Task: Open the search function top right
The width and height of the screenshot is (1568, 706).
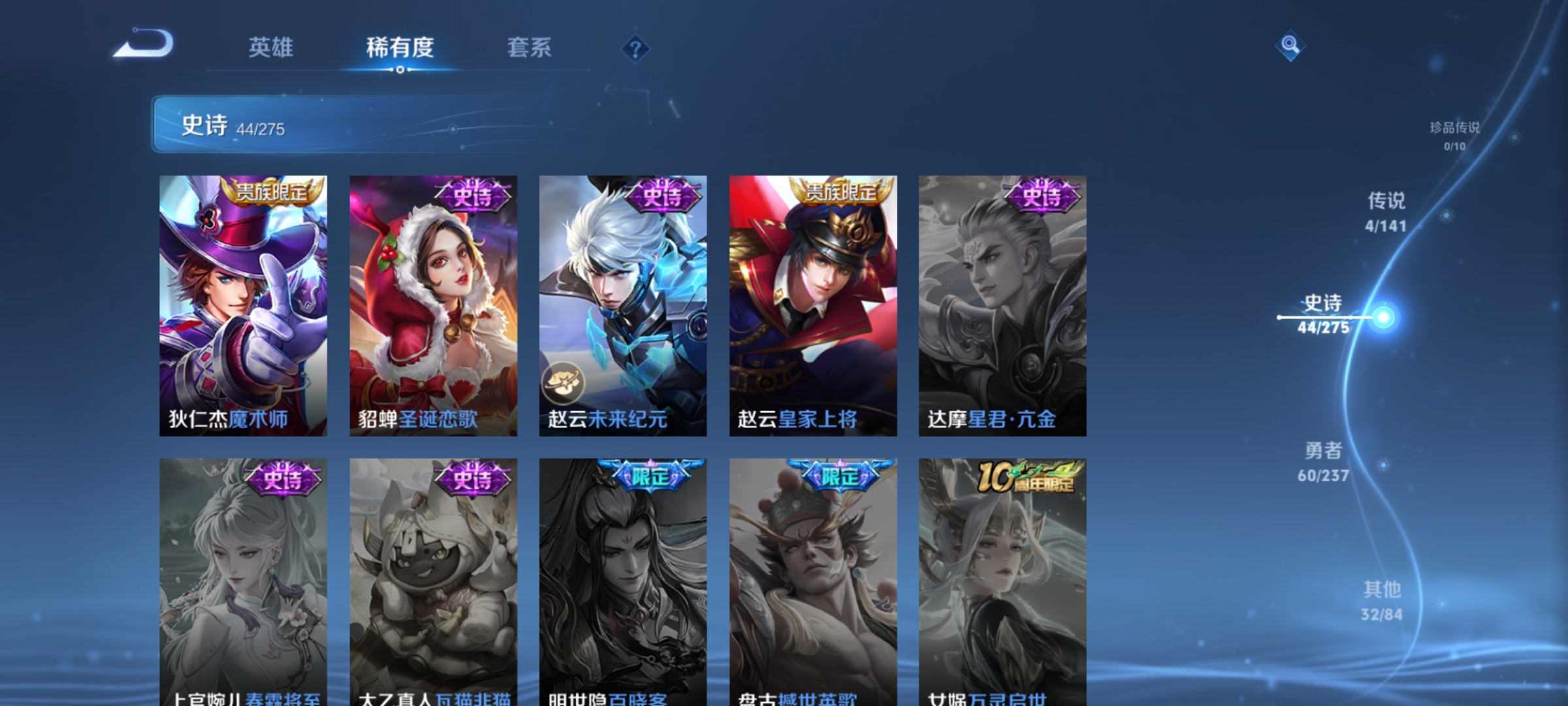Action: coord(1290,46)
